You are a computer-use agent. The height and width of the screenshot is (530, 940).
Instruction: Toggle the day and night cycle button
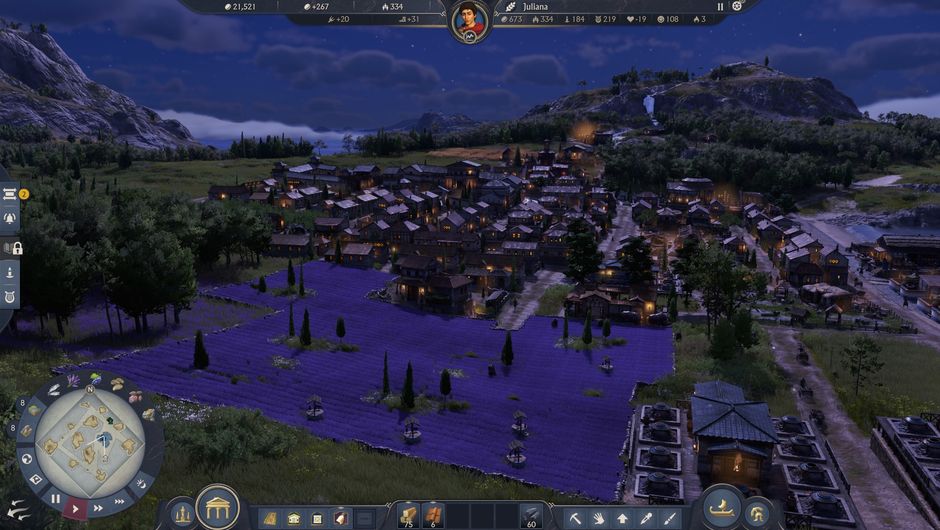[141, 485]
